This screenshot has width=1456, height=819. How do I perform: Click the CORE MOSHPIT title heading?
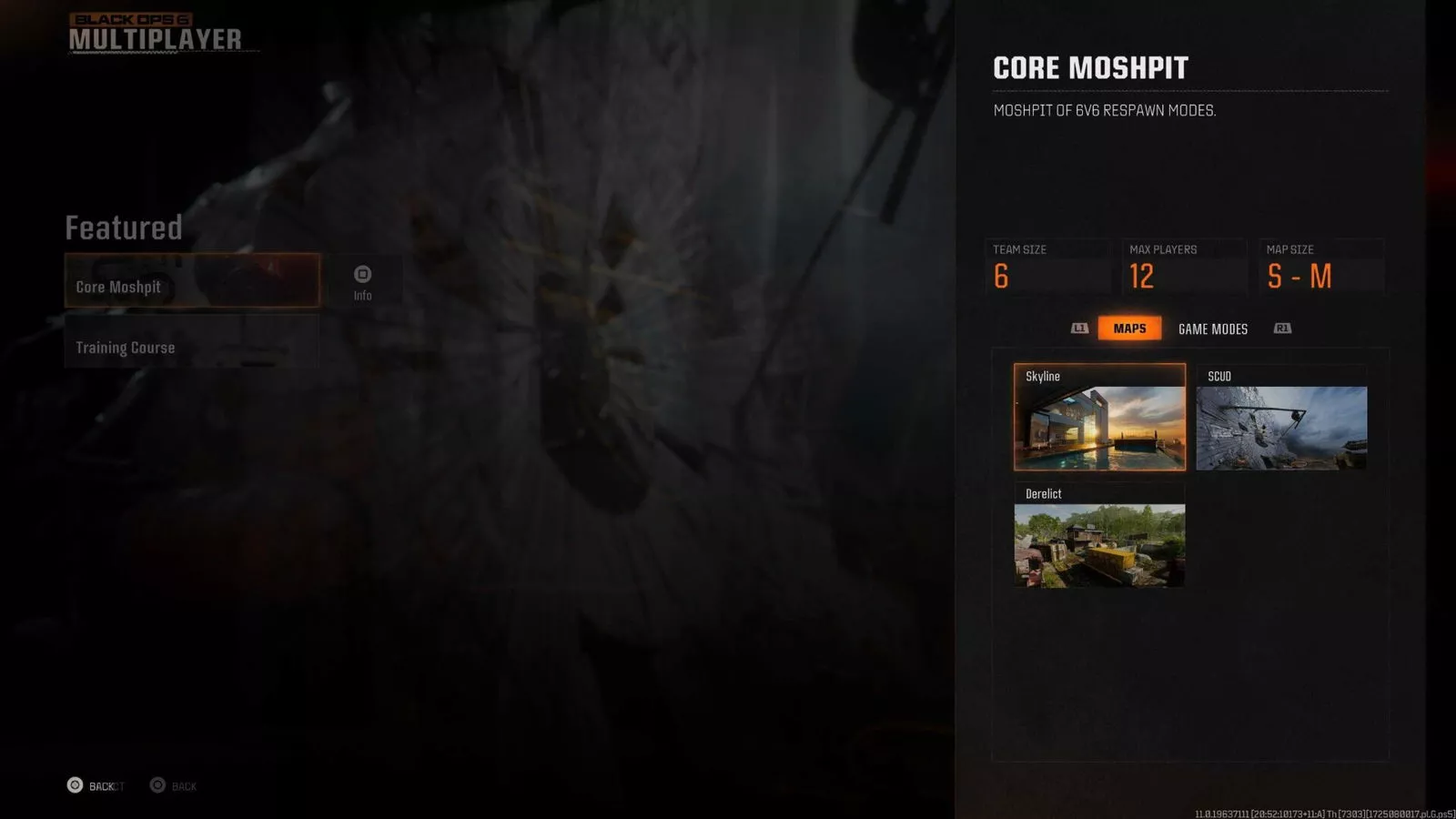pos(1090,67)
